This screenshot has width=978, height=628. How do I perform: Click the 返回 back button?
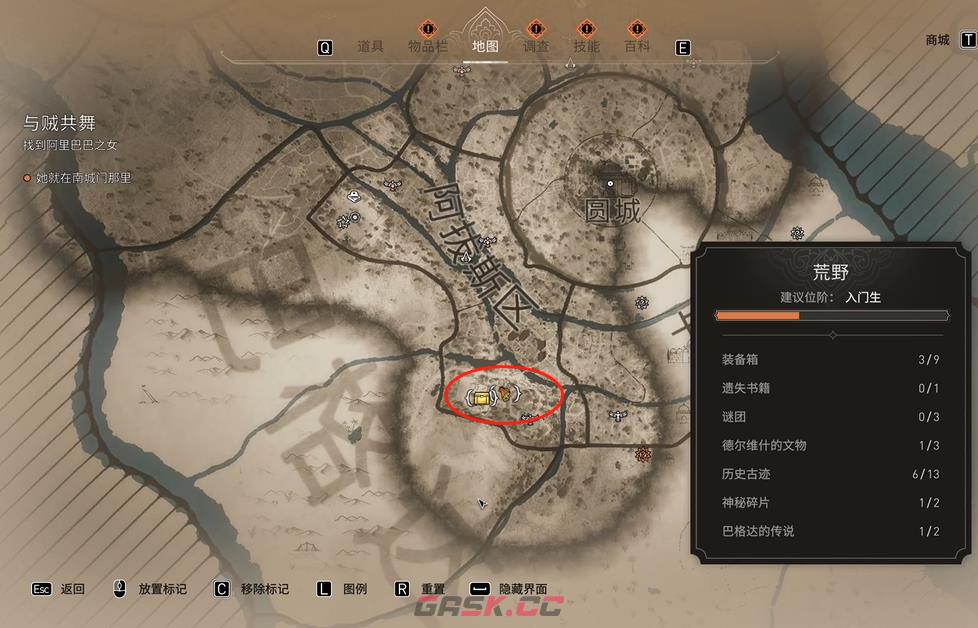72,589
